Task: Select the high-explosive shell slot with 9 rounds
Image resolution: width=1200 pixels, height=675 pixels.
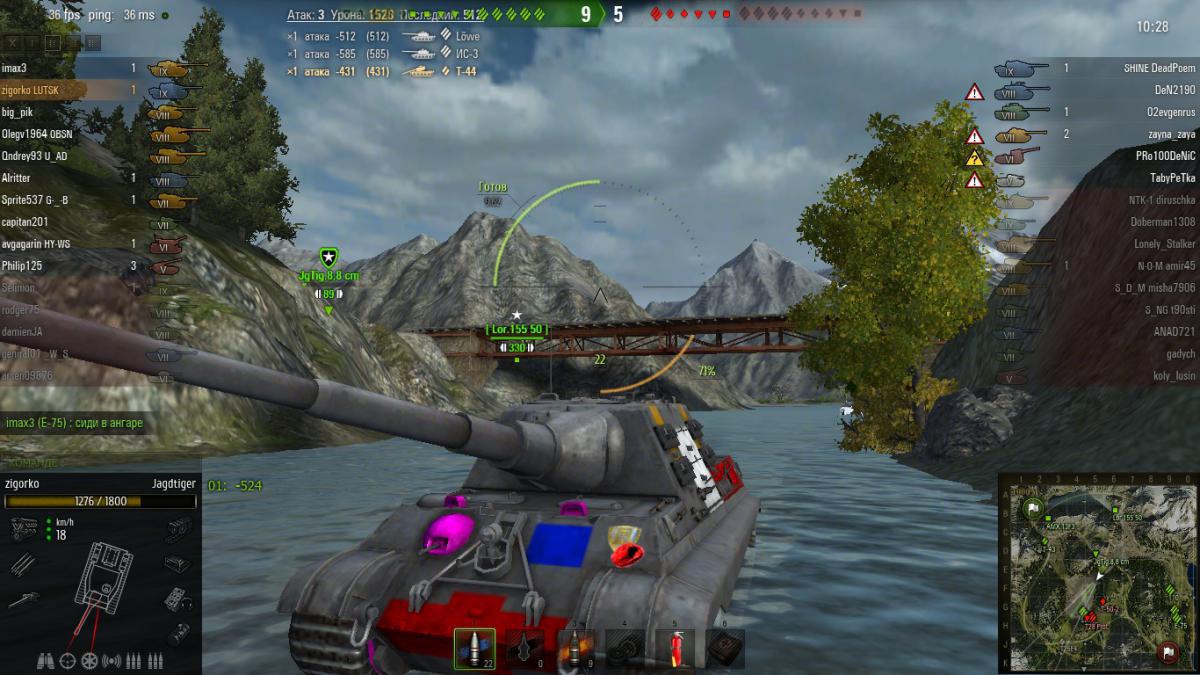Action: [x=576, y=647]
